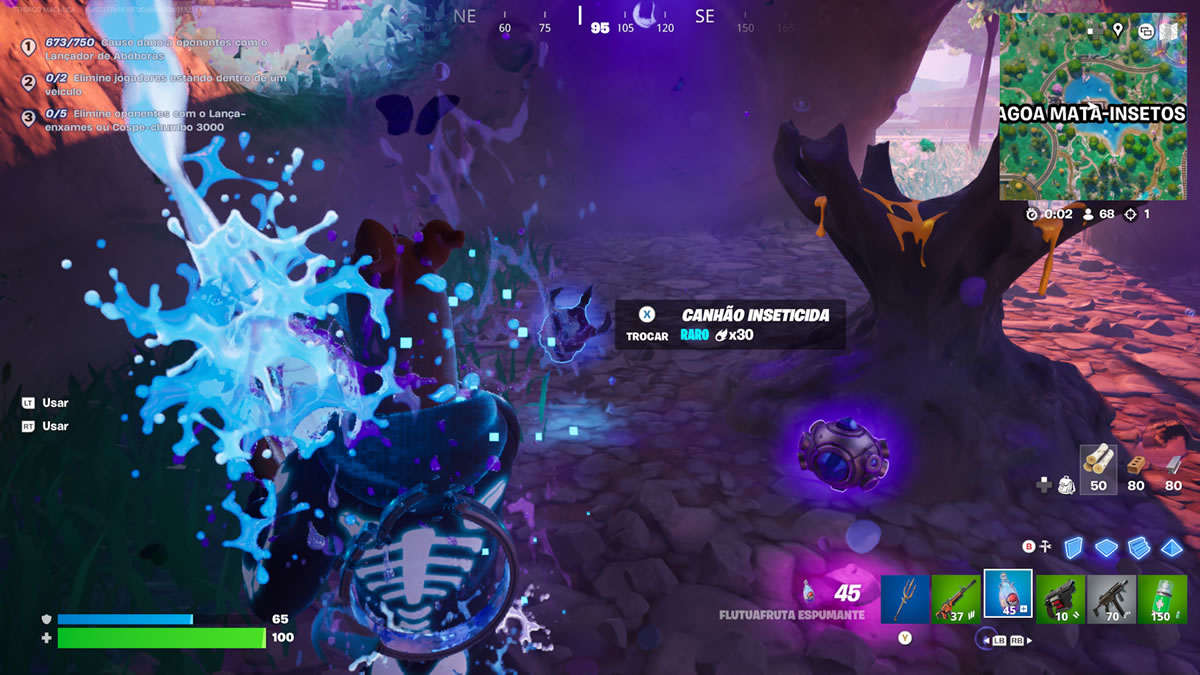Viewport: 1200px width, 675px height.
Task: Select the floor building piece
Action: click(1105, 547)
